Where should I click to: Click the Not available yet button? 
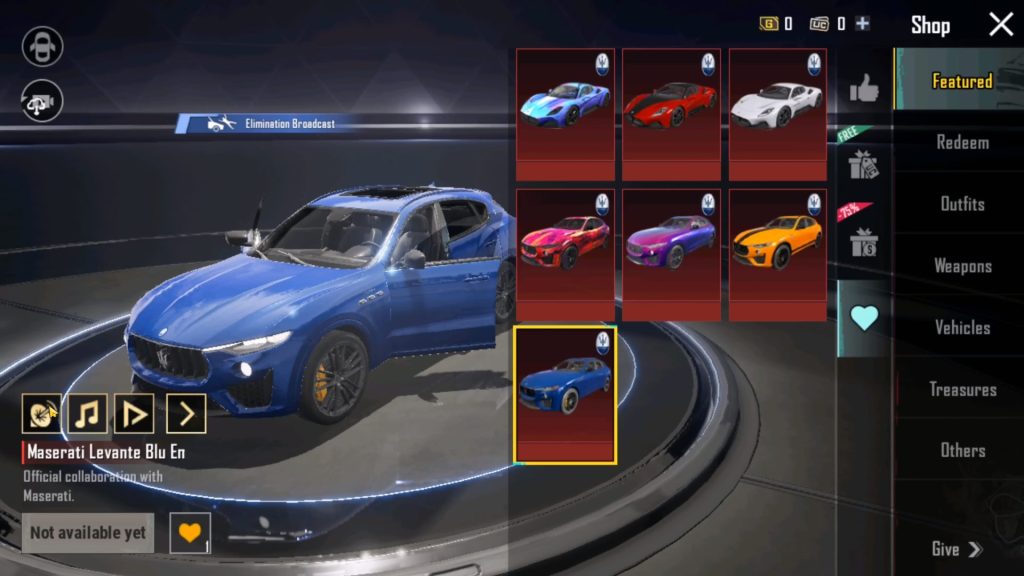[x=88, y=533]
